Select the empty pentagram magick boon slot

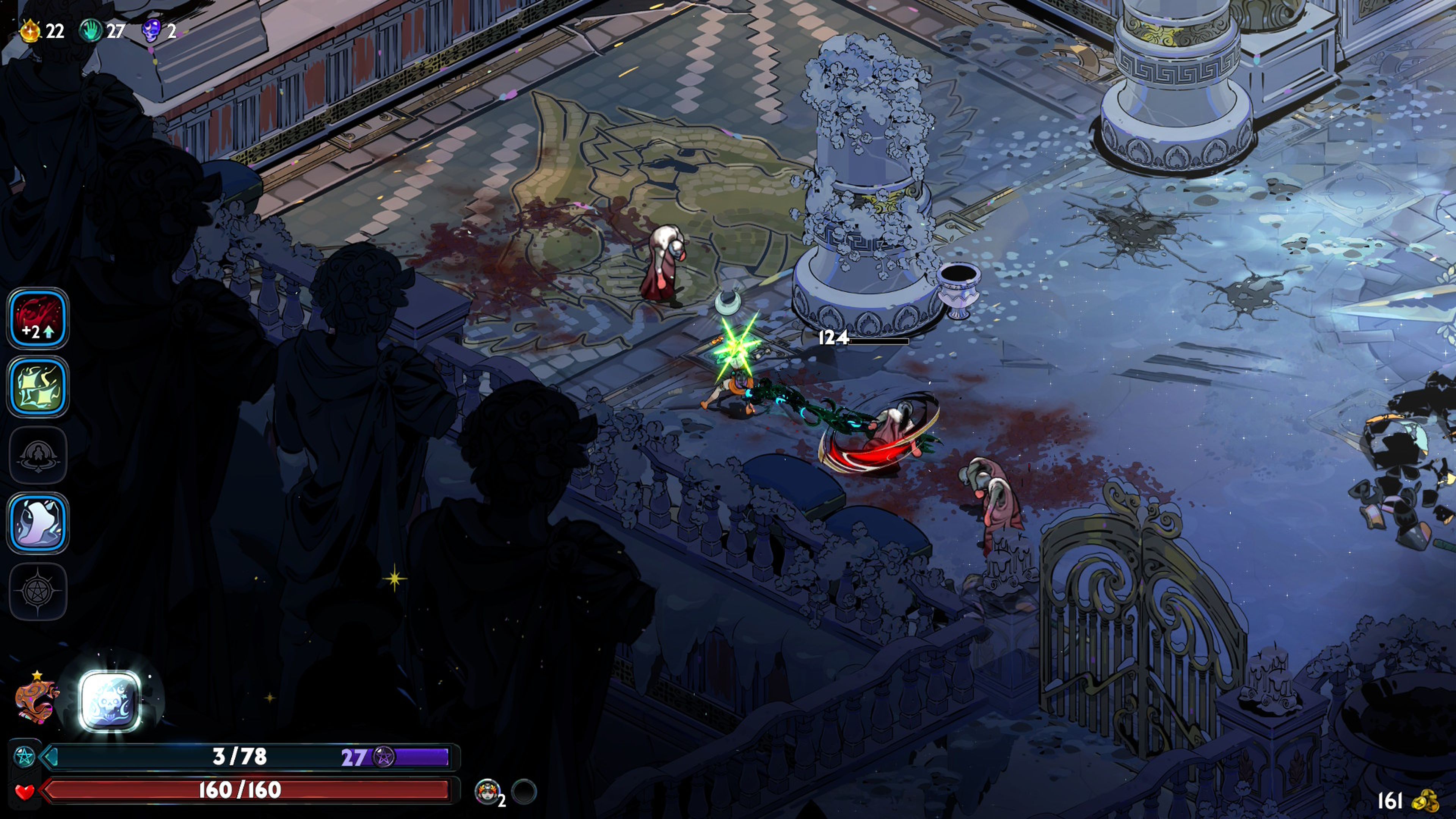(x=37, y=591)
